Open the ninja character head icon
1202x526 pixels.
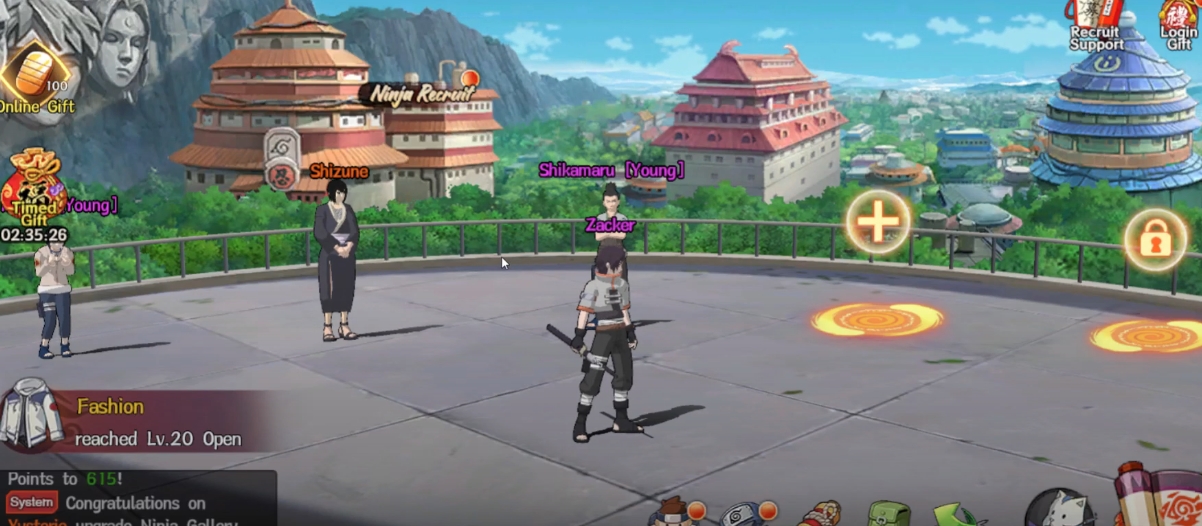674,513
